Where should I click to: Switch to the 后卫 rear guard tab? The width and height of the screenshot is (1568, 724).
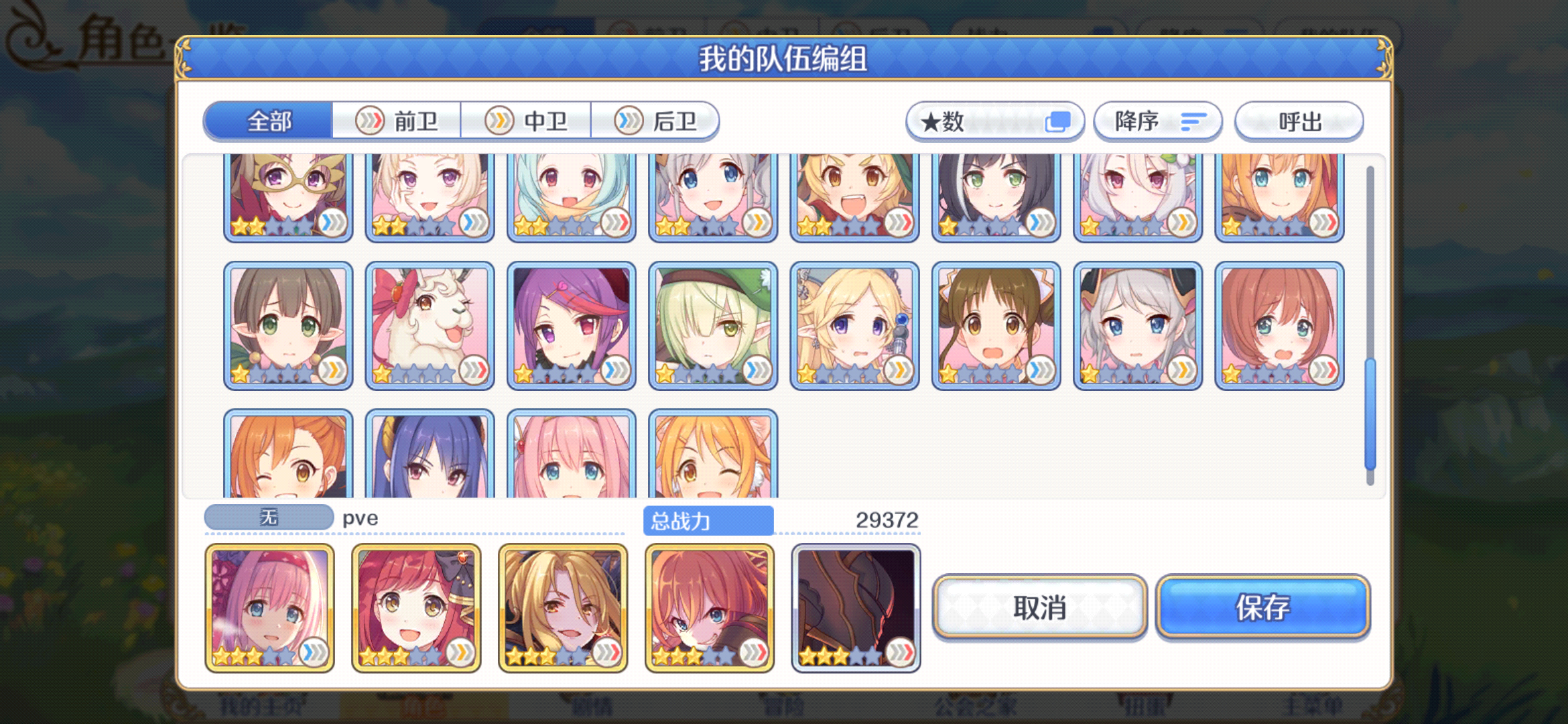point(655,121)
